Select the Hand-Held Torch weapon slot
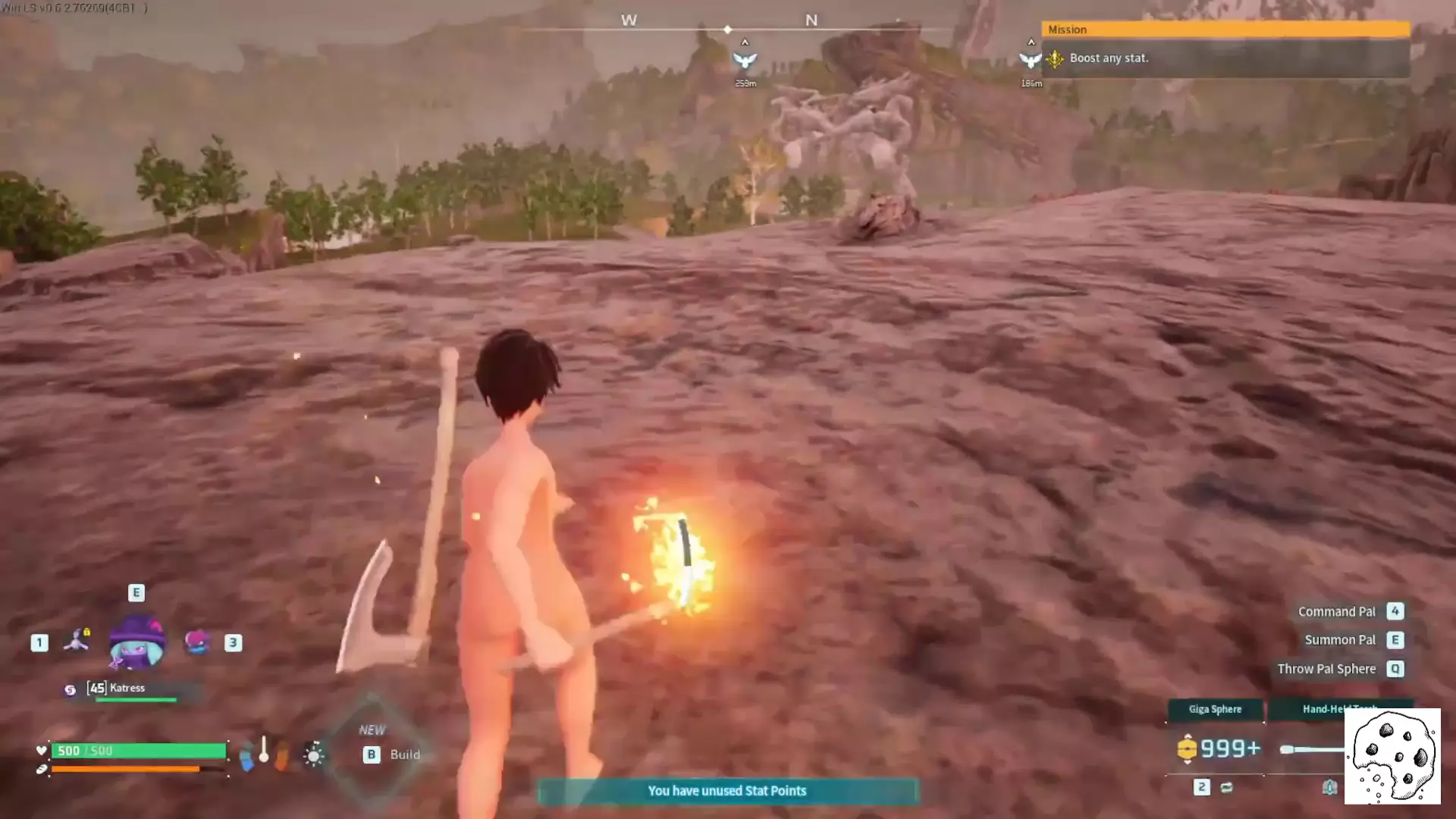Screen dimensions: 1456x819 pyautogui.click(x=1339, y=709)
